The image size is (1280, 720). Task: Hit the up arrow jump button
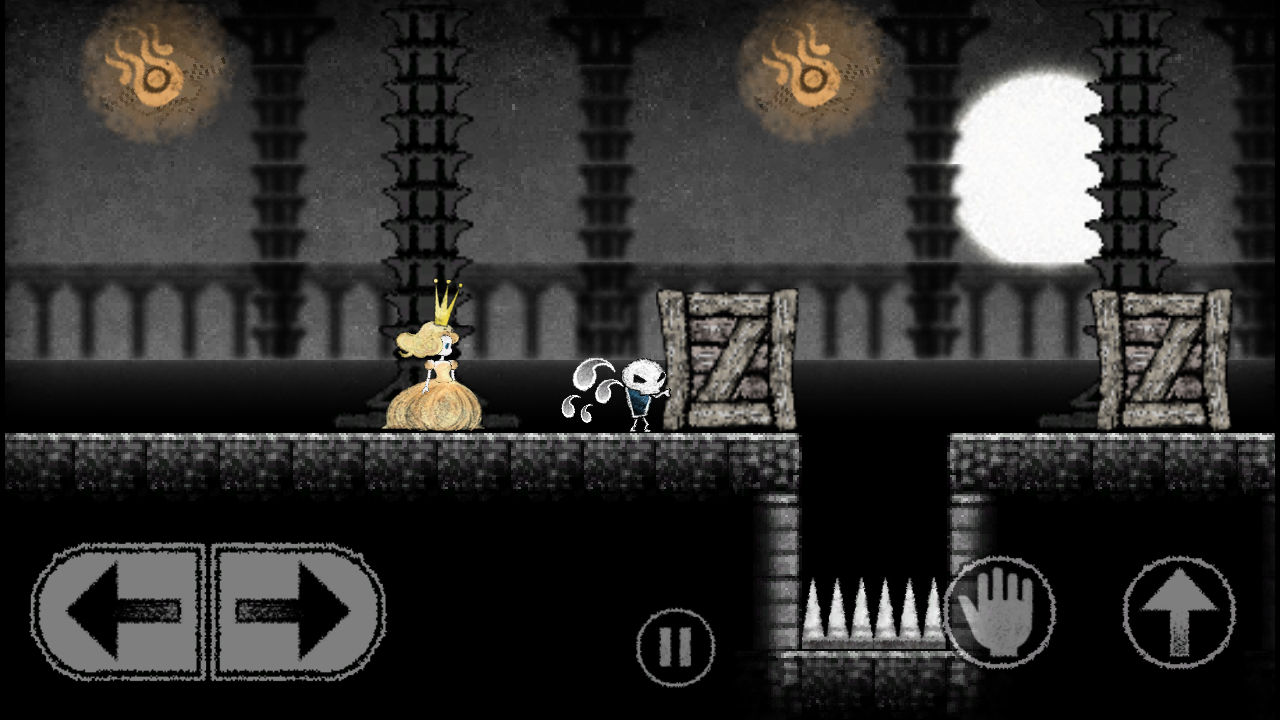point(1179,612)
